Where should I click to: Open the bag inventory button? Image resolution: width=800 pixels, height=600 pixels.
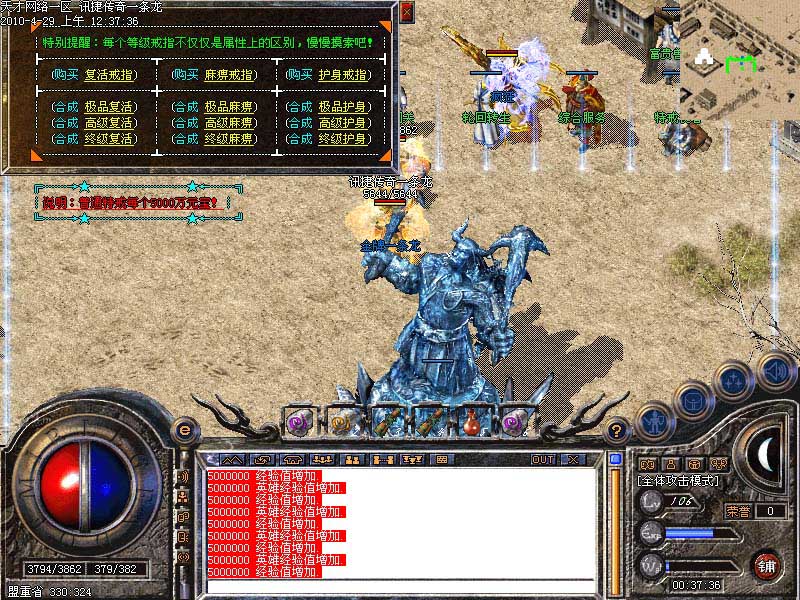[691, 400]
